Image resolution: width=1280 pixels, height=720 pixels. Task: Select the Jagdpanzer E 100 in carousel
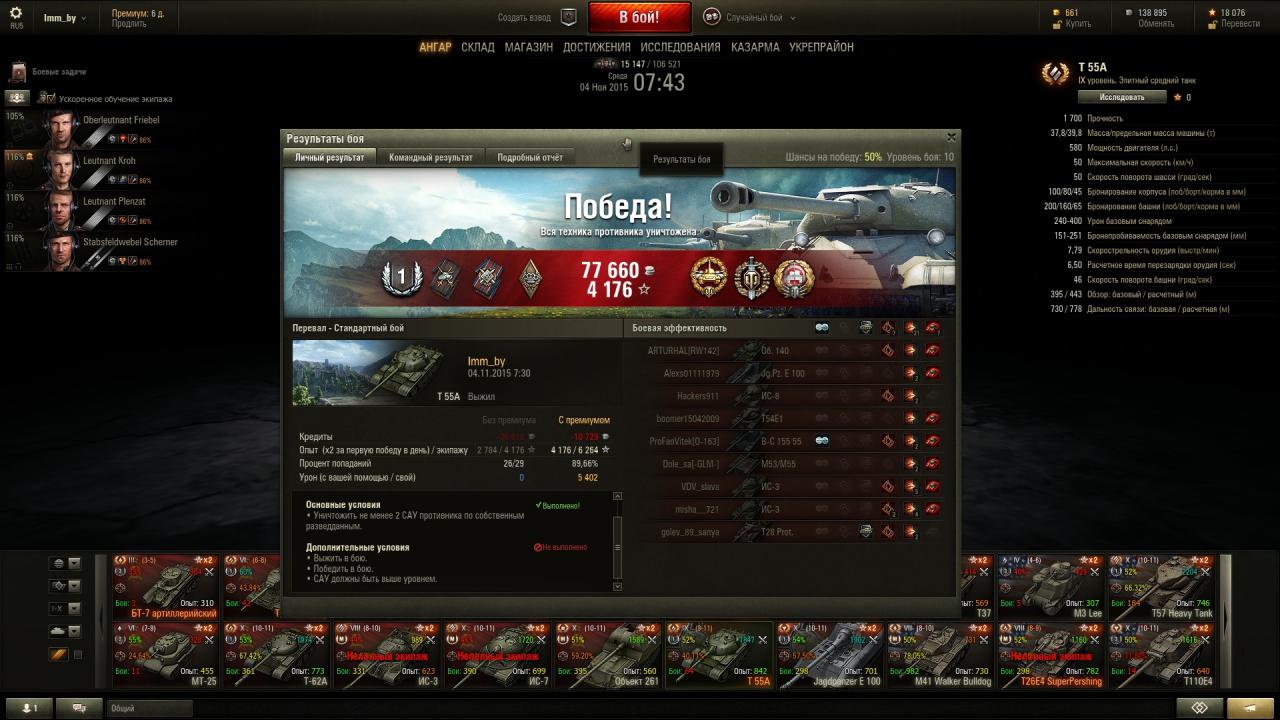click(x=829, y=655)
